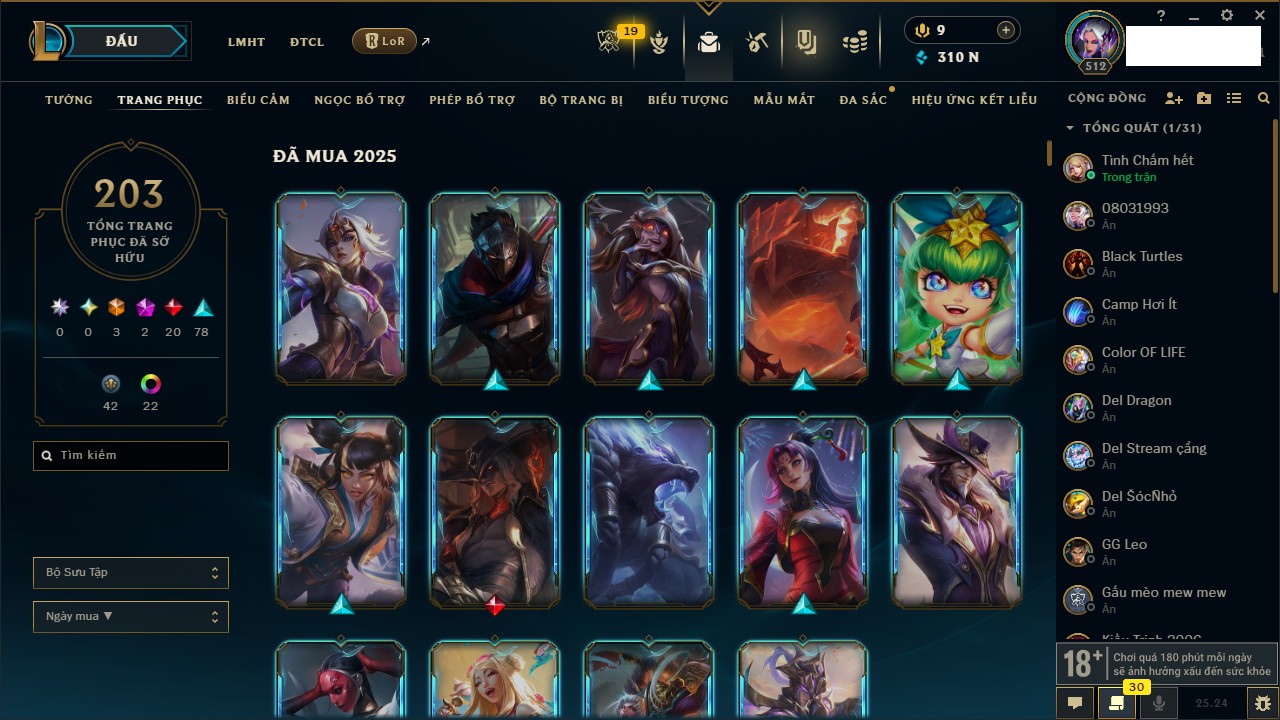Select the NGỌC BỔ TRỢ tab
The width and height of the screenshot is (1280, 720).
[359, 100]
